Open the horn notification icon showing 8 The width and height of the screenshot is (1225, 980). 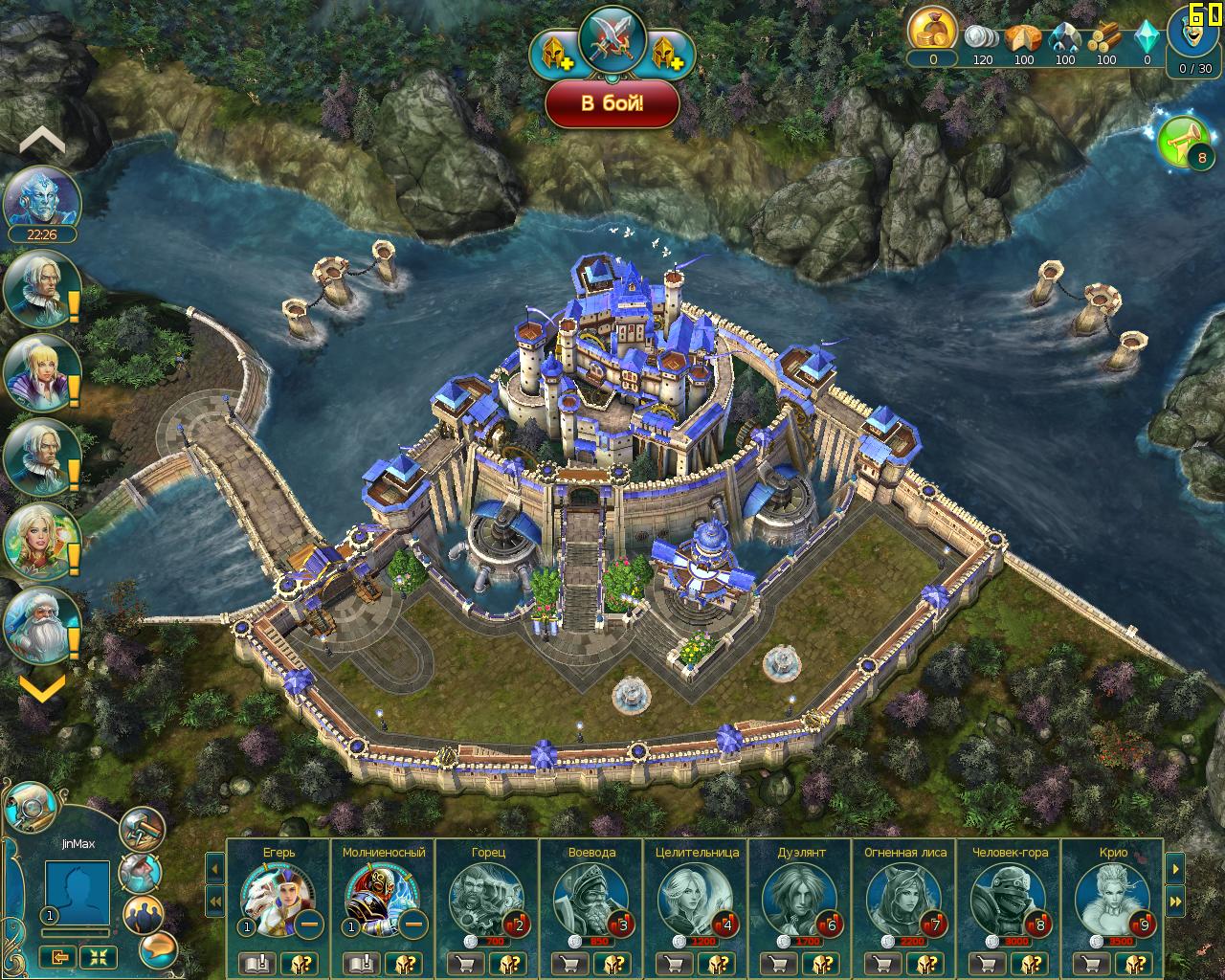(1187, 144)
